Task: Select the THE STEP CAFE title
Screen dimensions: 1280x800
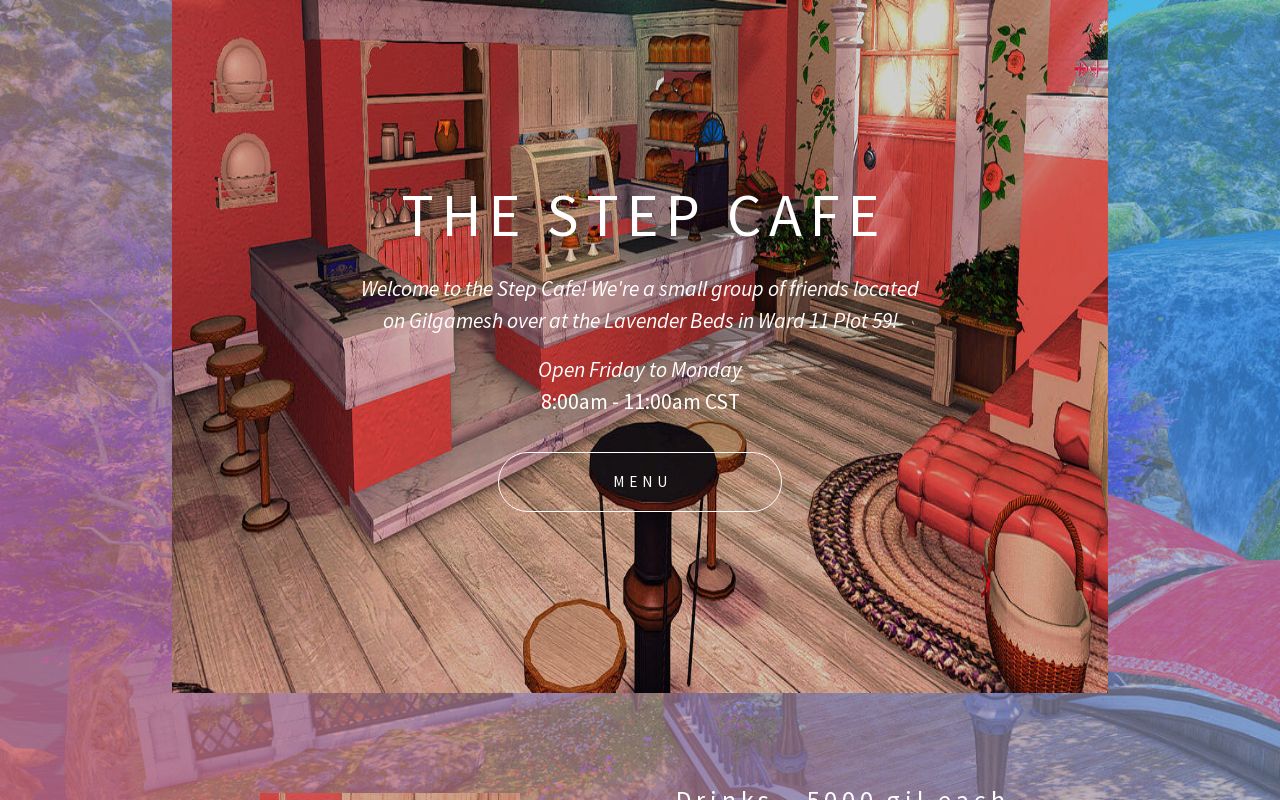Action: [x=640, y=215]
